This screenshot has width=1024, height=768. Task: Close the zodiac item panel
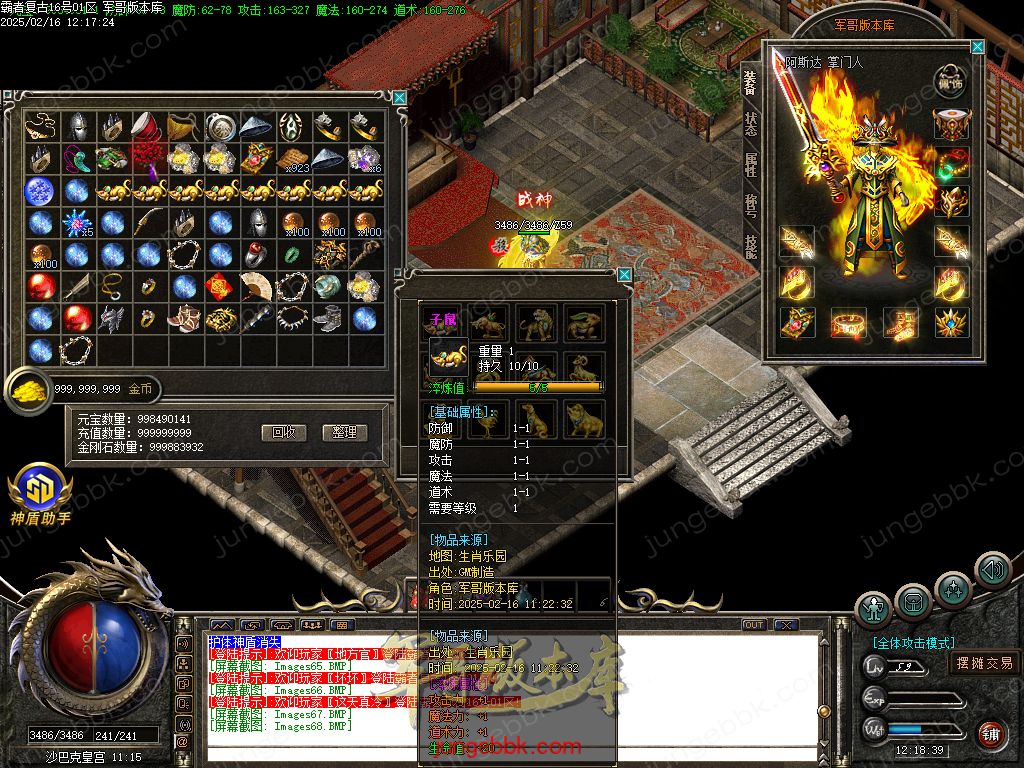624,275
